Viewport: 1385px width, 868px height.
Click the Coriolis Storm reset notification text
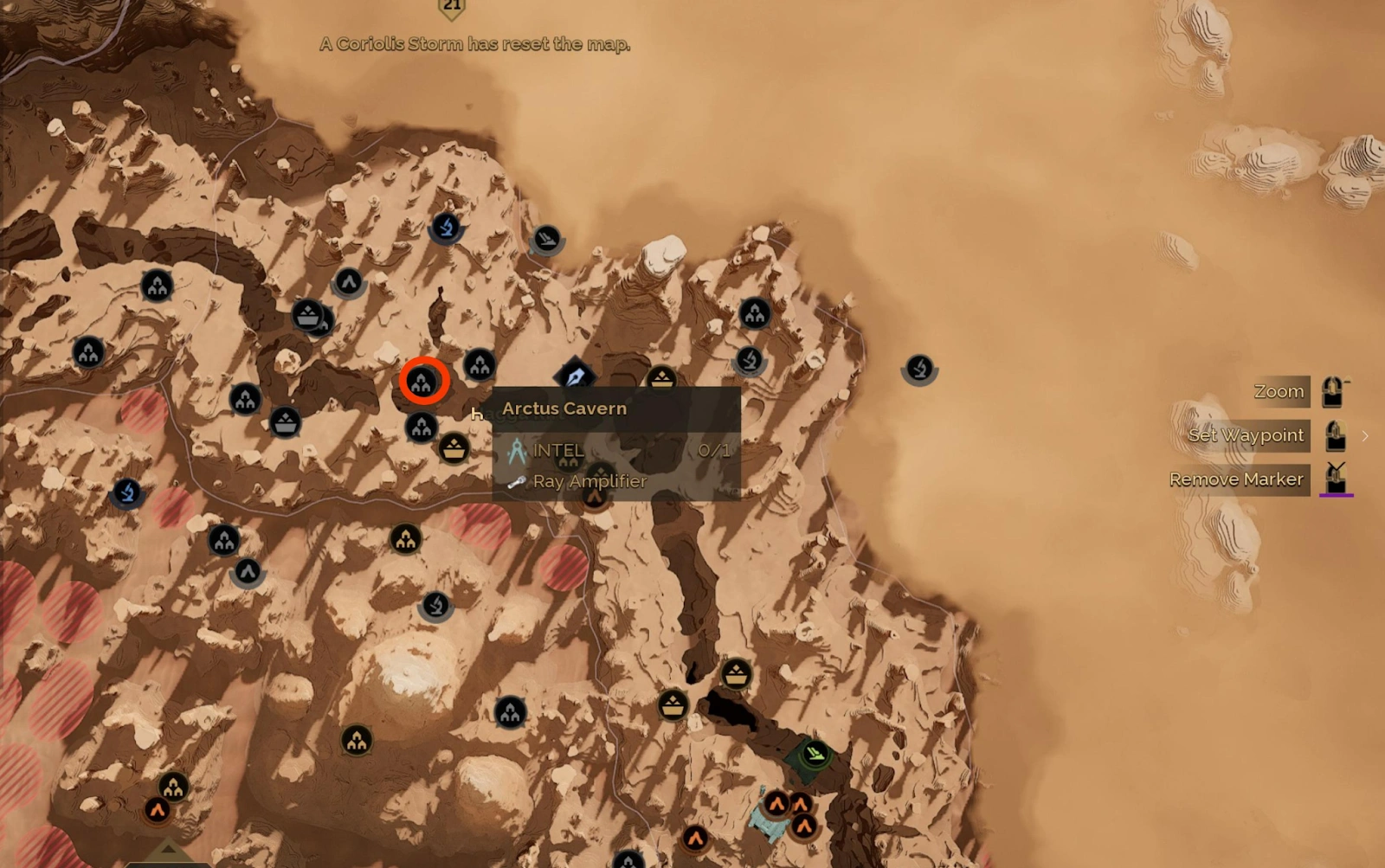click(477, 44)
